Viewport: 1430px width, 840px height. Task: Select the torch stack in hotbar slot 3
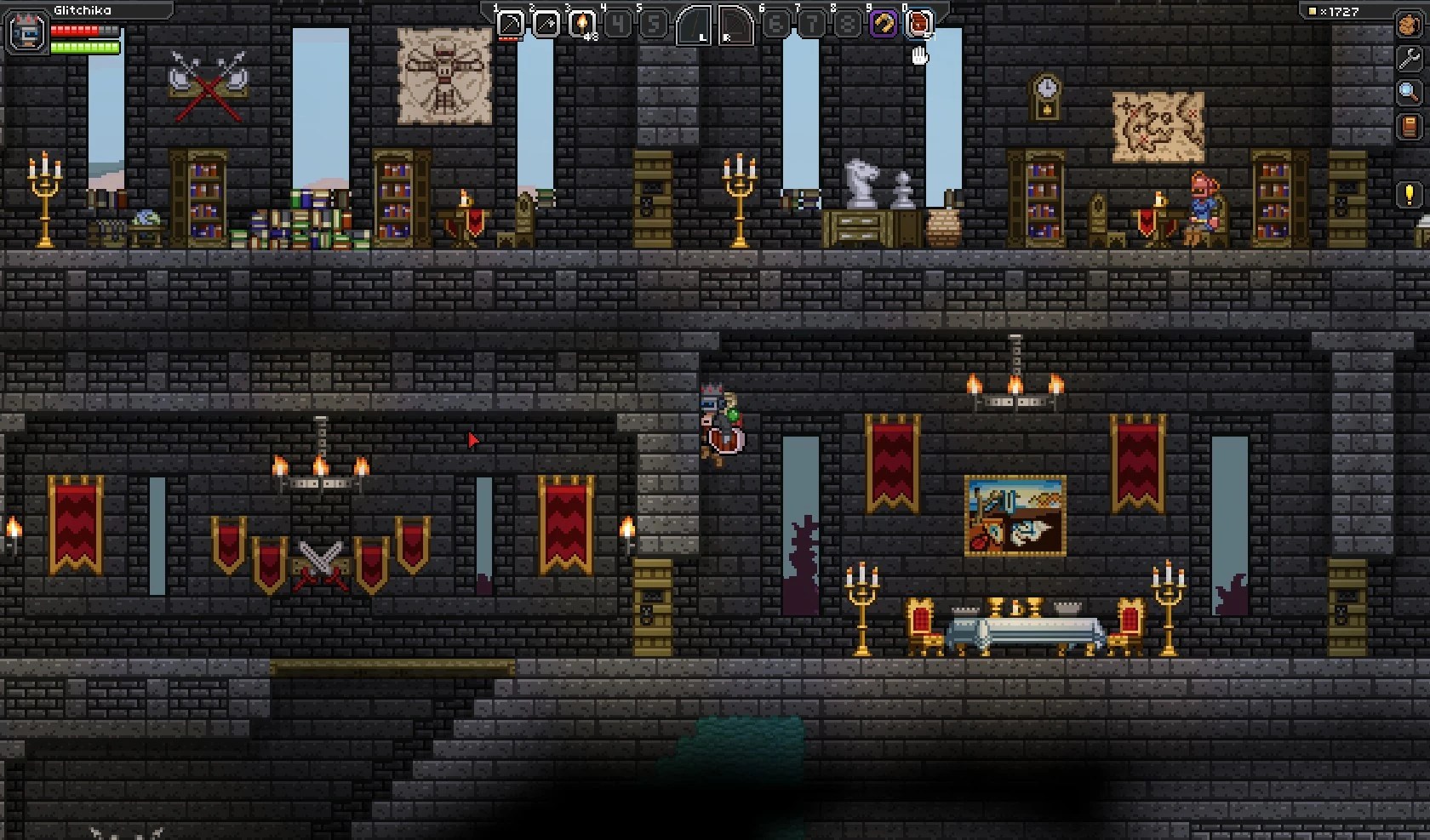581,24
